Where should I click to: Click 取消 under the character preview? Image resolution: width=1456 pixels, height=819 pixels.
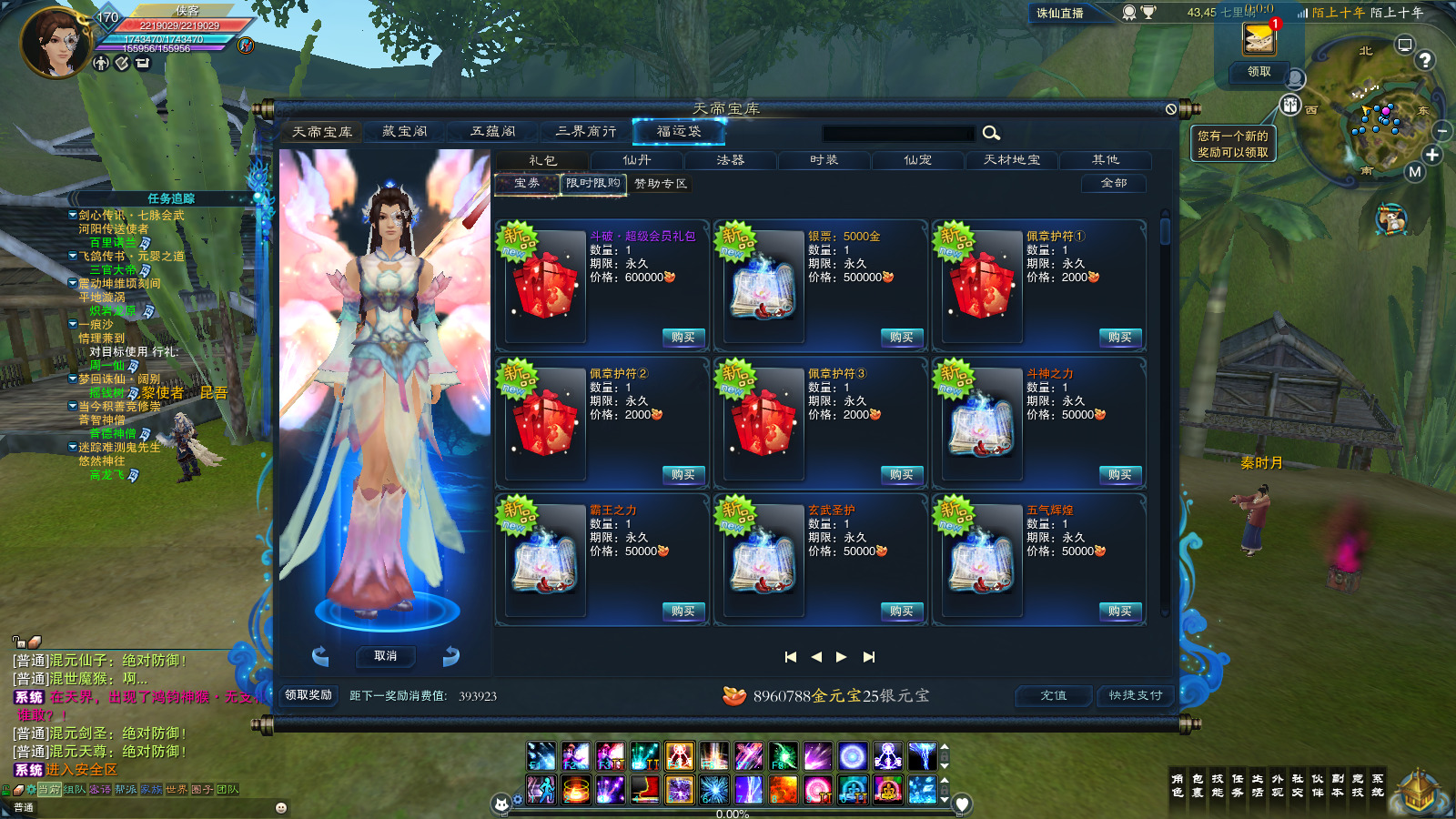(x=386, y=656)
